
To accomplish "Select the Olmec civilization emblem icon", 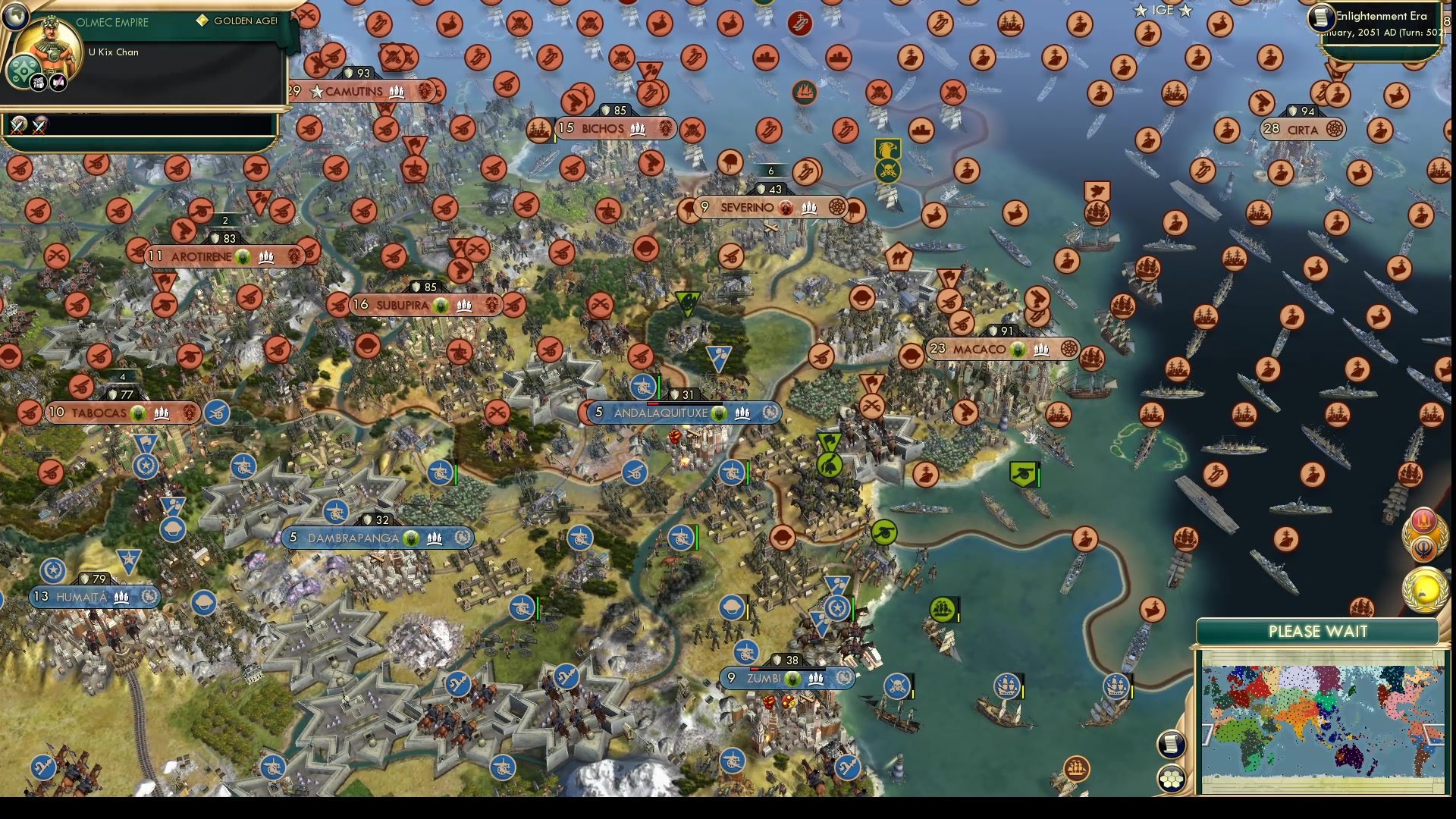I will [x=23, y=71].
